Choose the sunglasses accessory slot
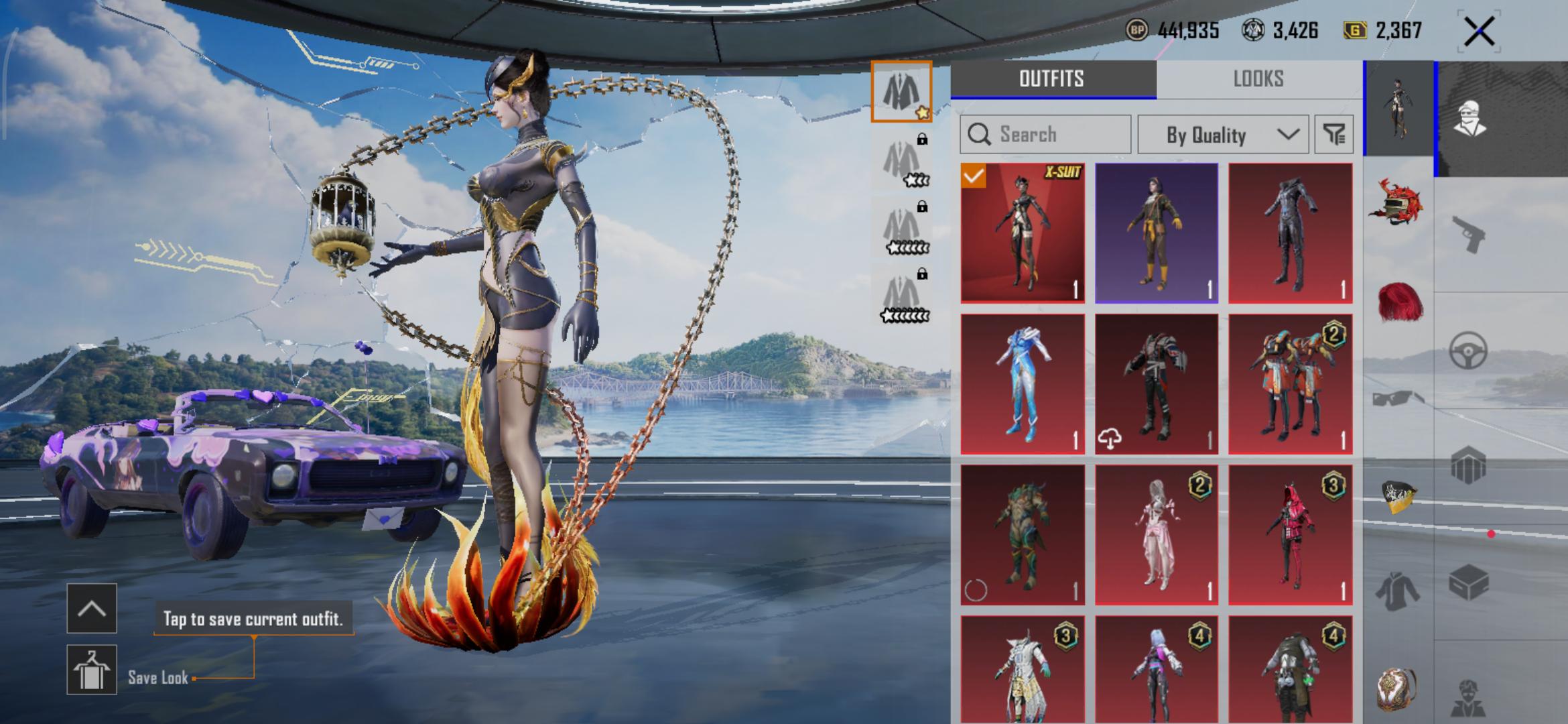The image size is (1568, 724). coord(1398,400)
